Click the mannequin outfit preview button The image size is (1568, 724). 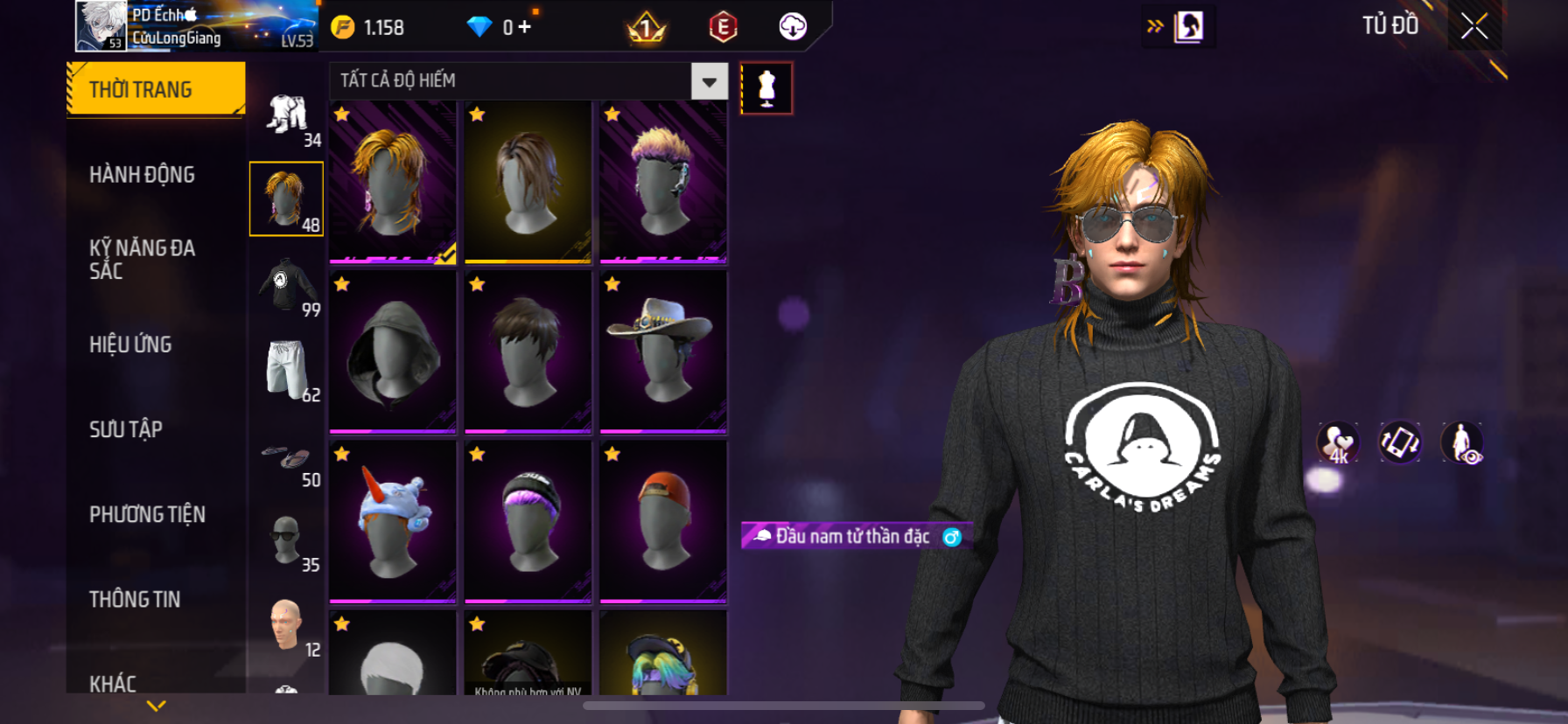766,88
